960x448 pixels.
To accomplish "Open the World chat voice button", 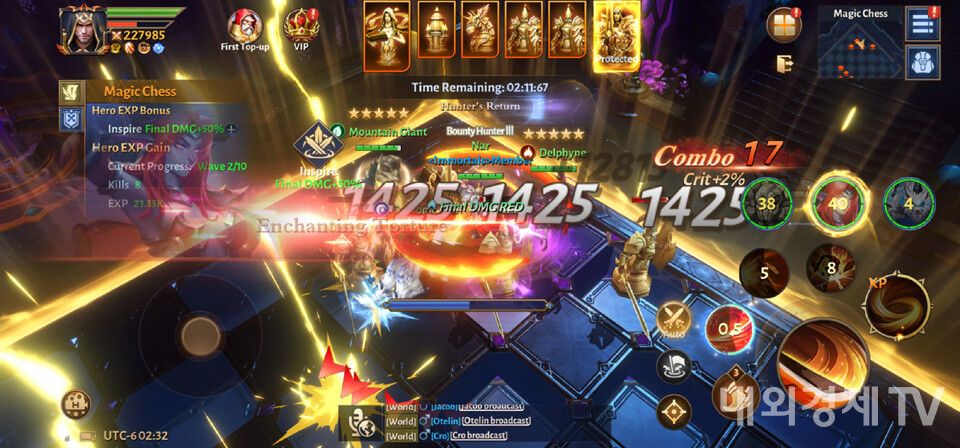I will (x=357, y=422).
